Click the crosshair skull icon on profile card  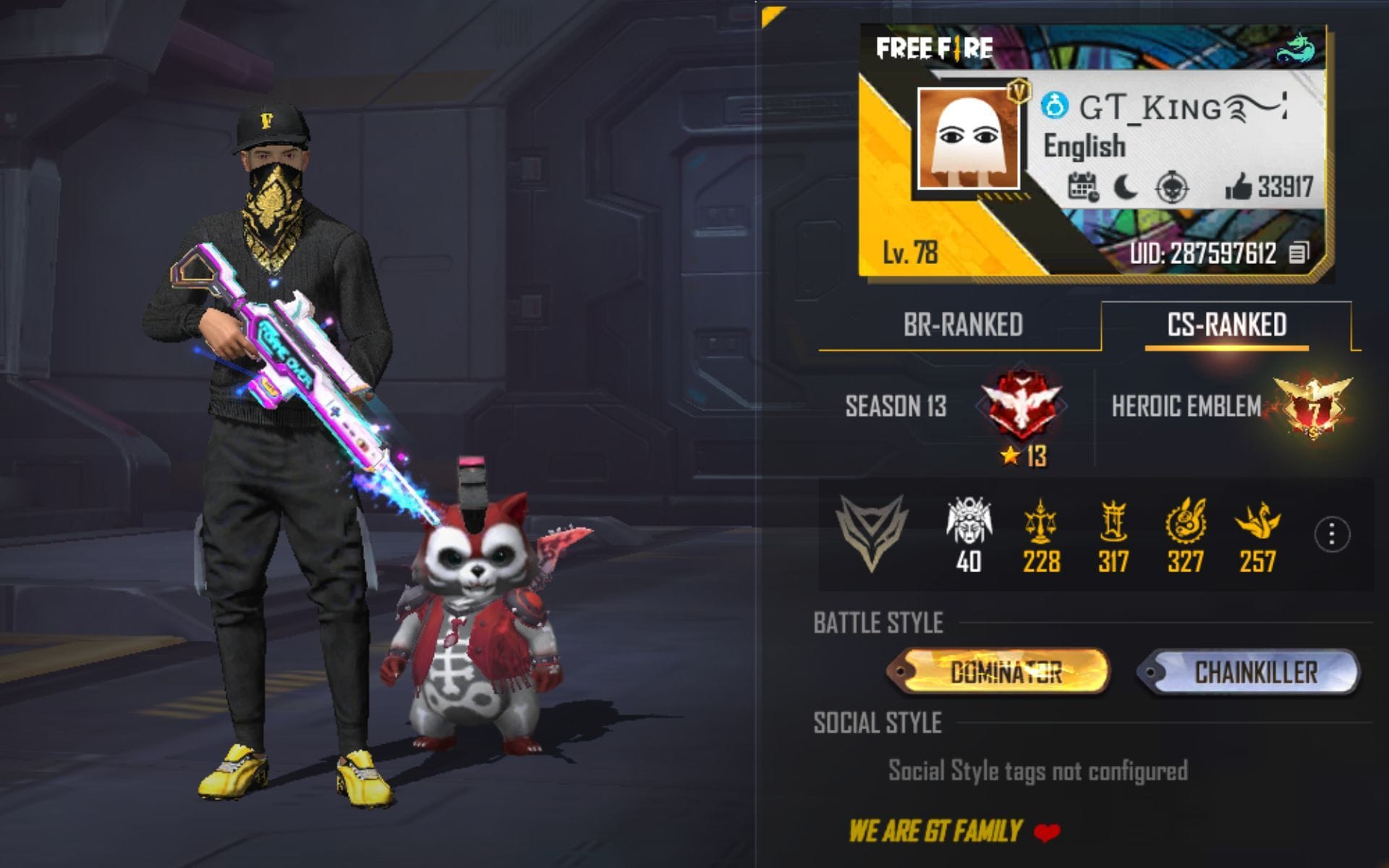coord(1171,188)
